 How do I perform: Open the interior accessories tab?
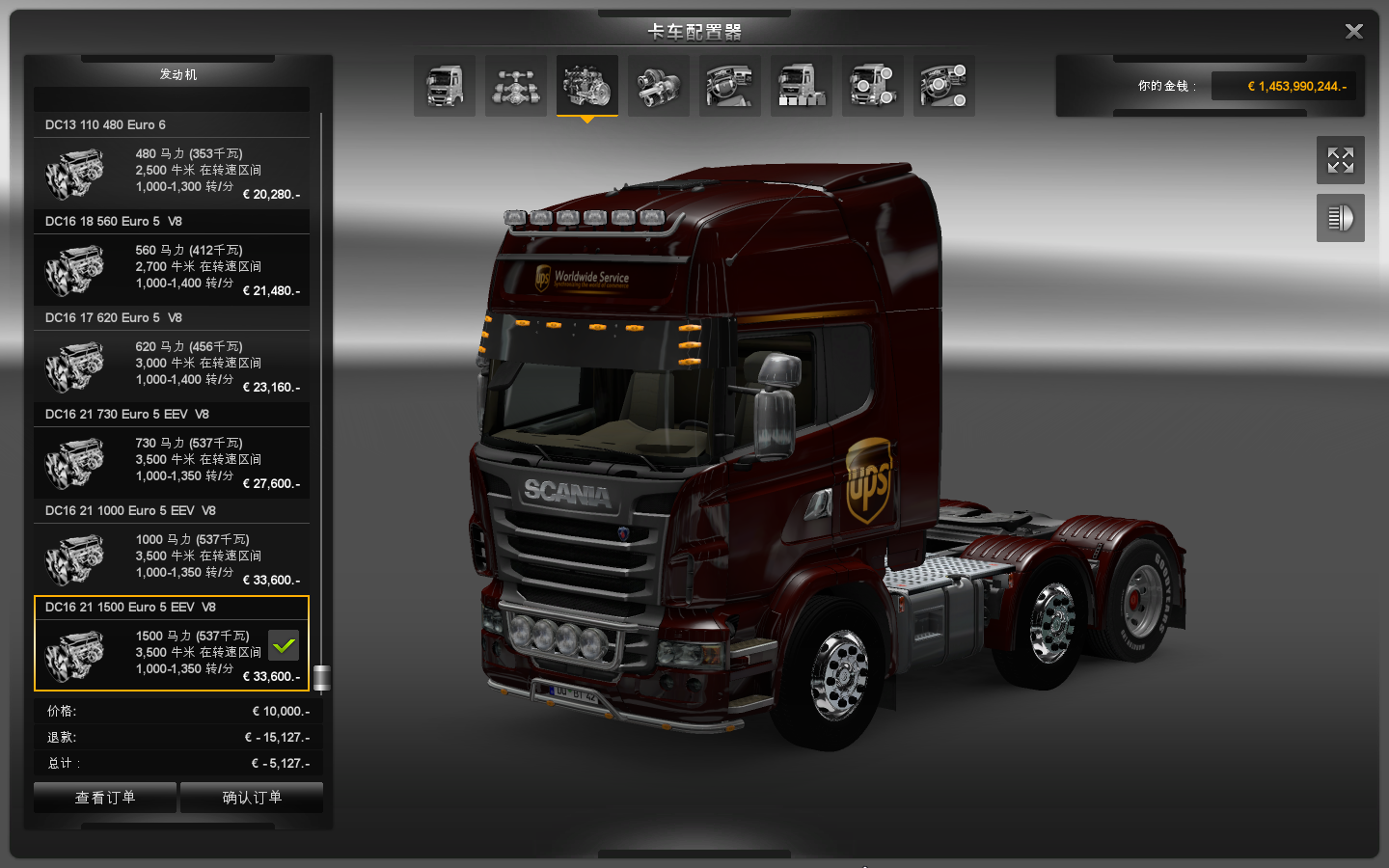(x=944, y=86)
